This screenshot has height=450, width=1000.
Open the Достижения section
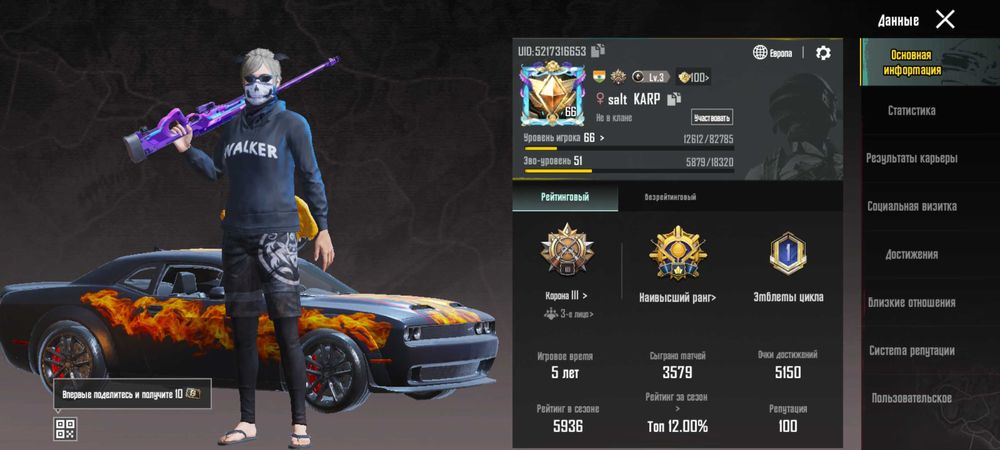(x=911, y=254)
